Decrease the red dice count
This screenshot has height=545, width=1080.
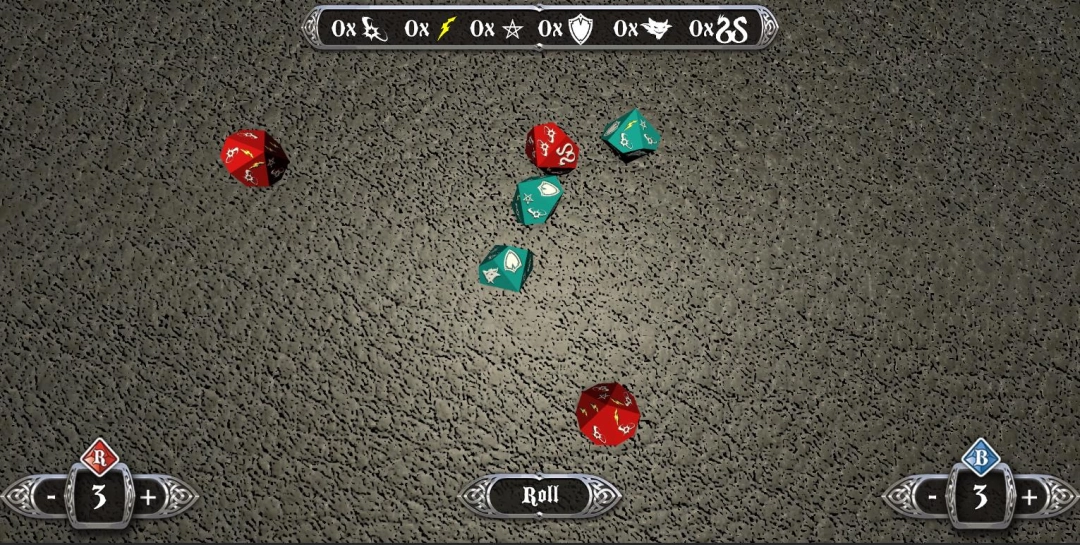[50, 497]
